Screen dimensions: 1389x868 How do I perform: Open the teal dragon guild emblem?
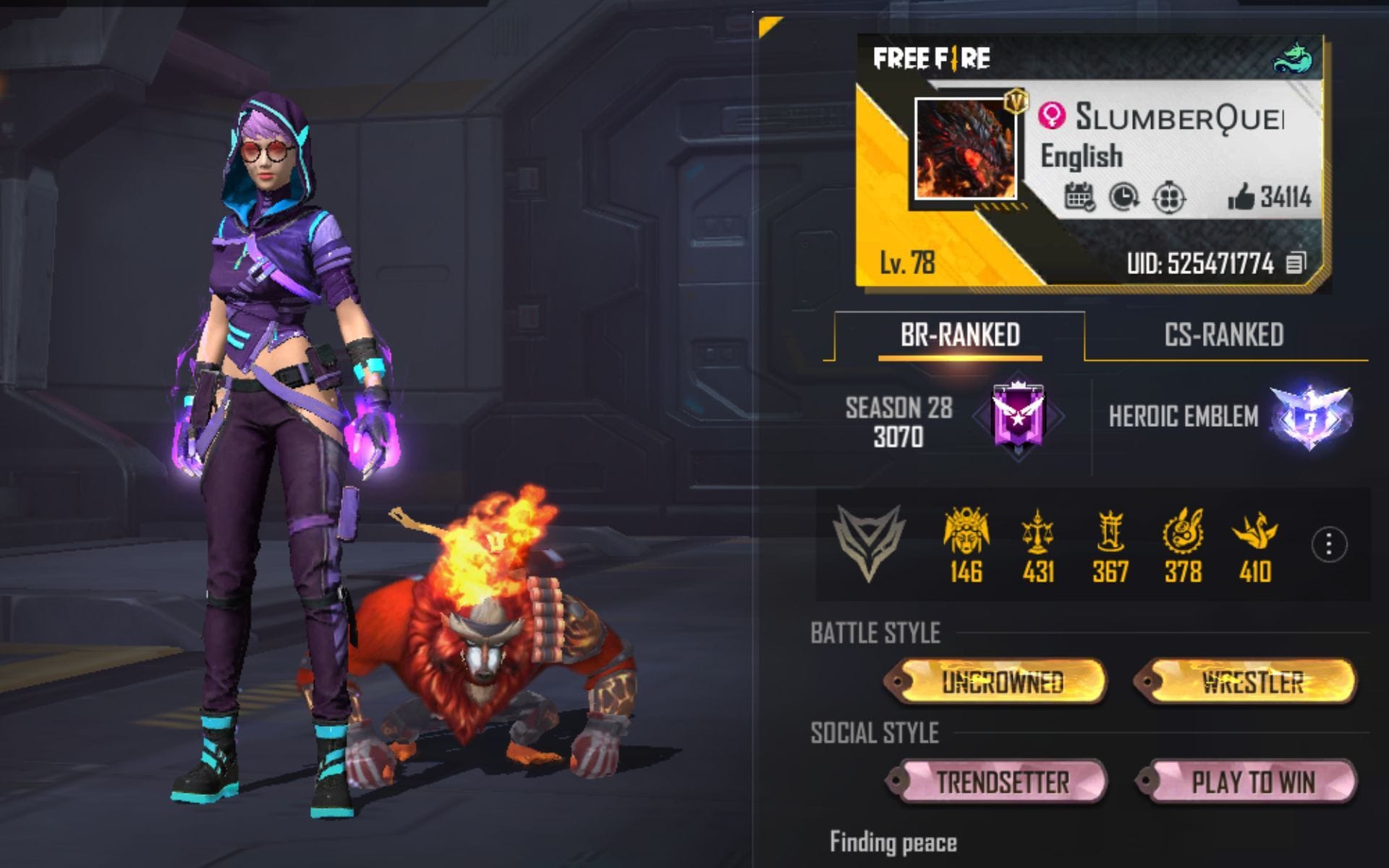click(x=1294, y=58)
